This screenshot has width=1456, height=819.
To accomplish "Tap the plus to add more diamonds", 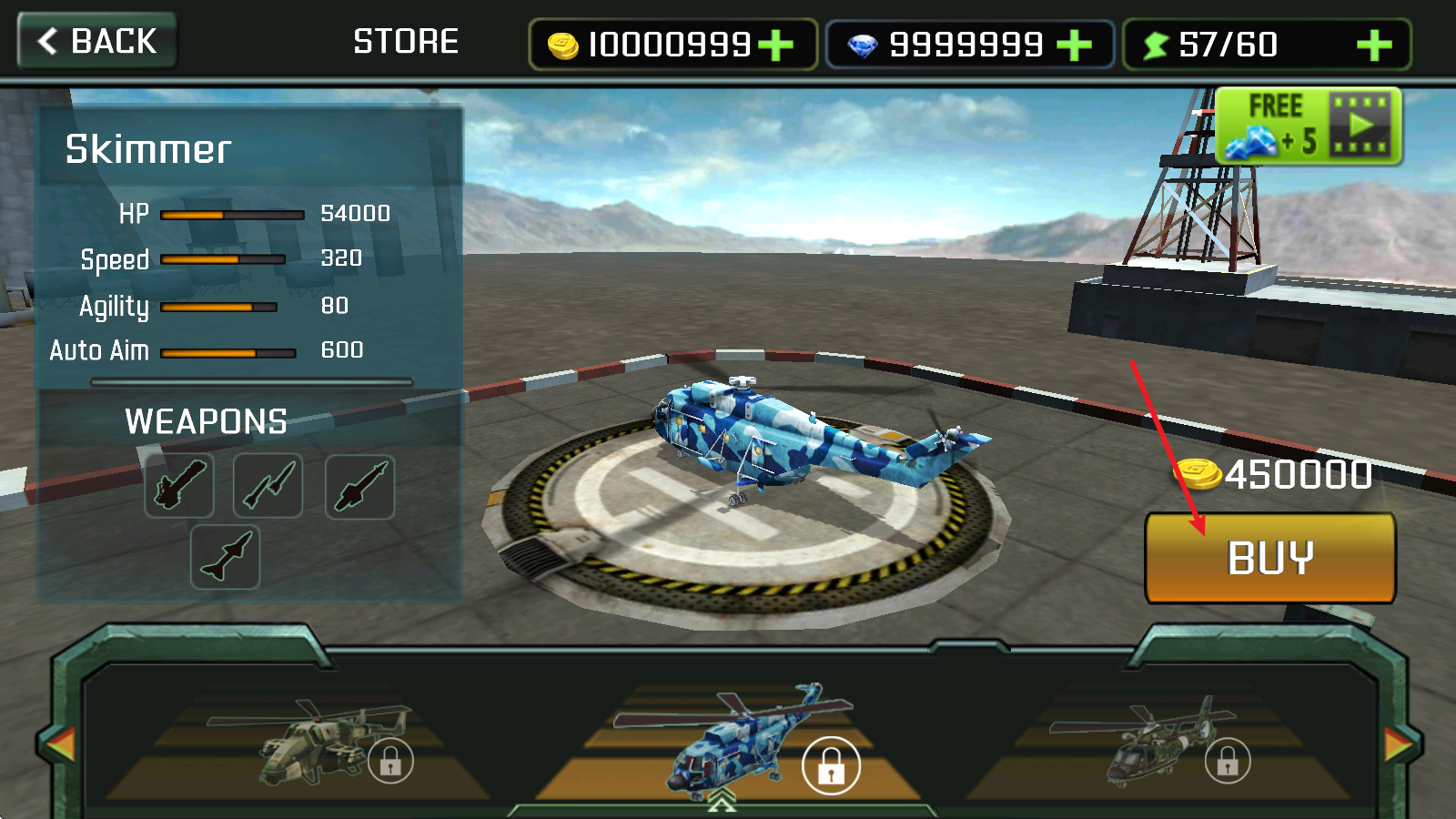I will click(x=1075, y=44).
